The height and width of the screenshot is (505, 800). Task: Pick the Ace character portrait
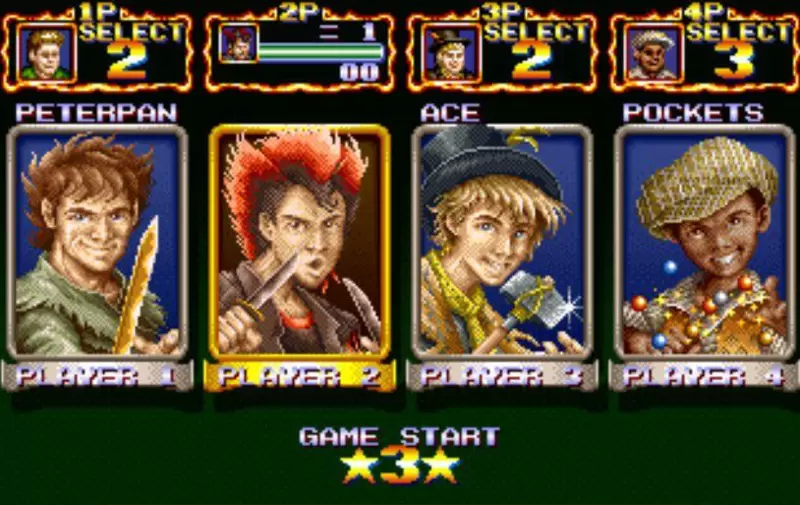click(502, 241)
